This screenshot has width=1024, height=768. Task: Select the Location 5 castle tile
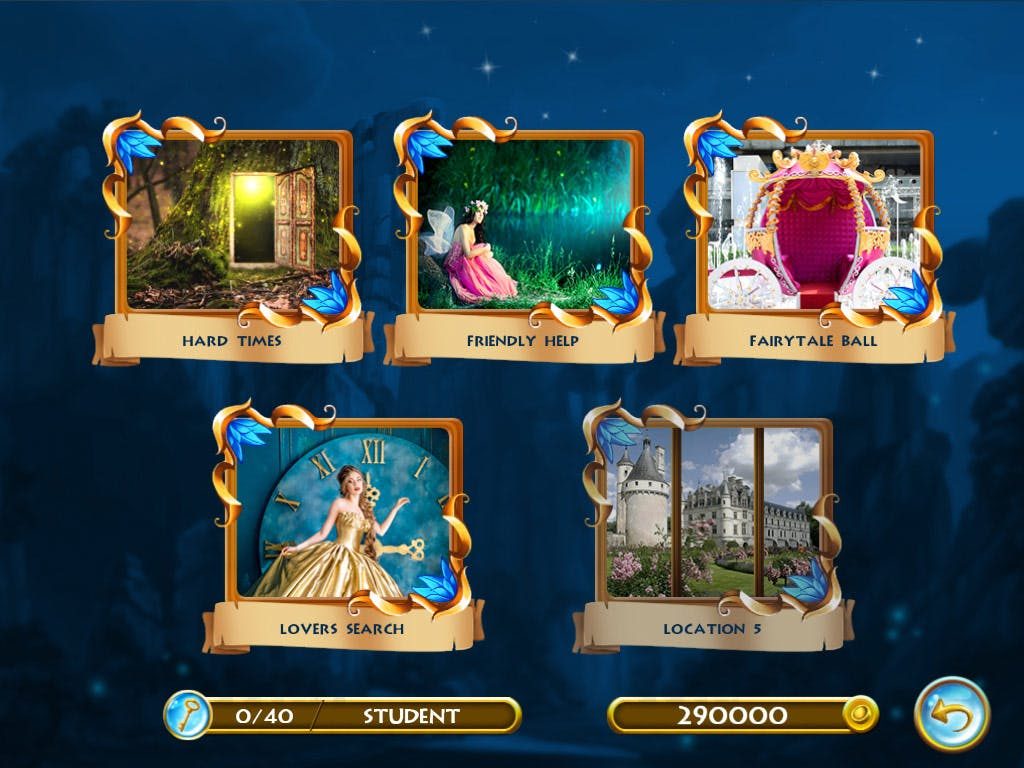point(712,513)
